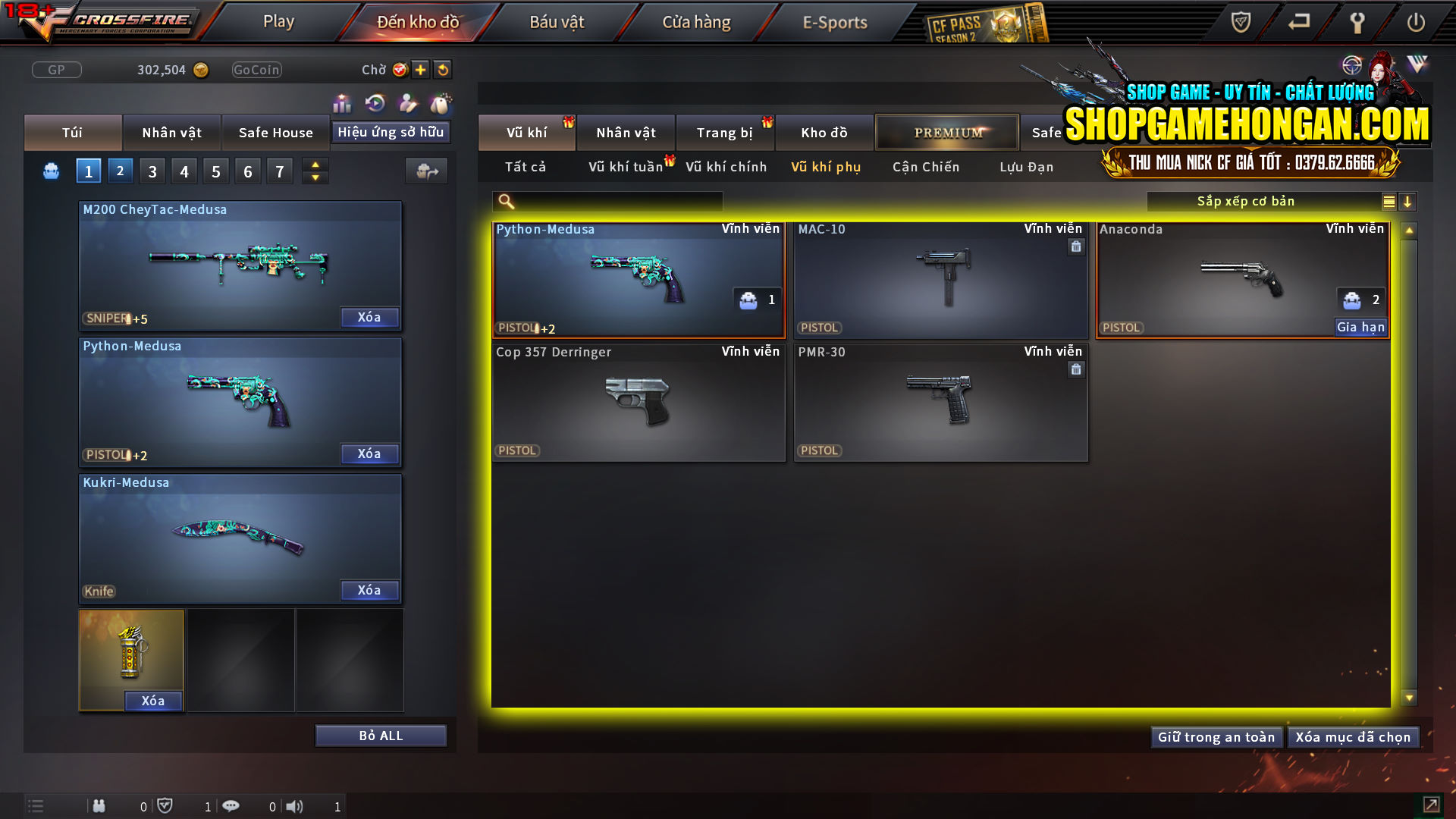
Task: Select the Cop 357 Derringer thumbnail
Action: [638, 403]
